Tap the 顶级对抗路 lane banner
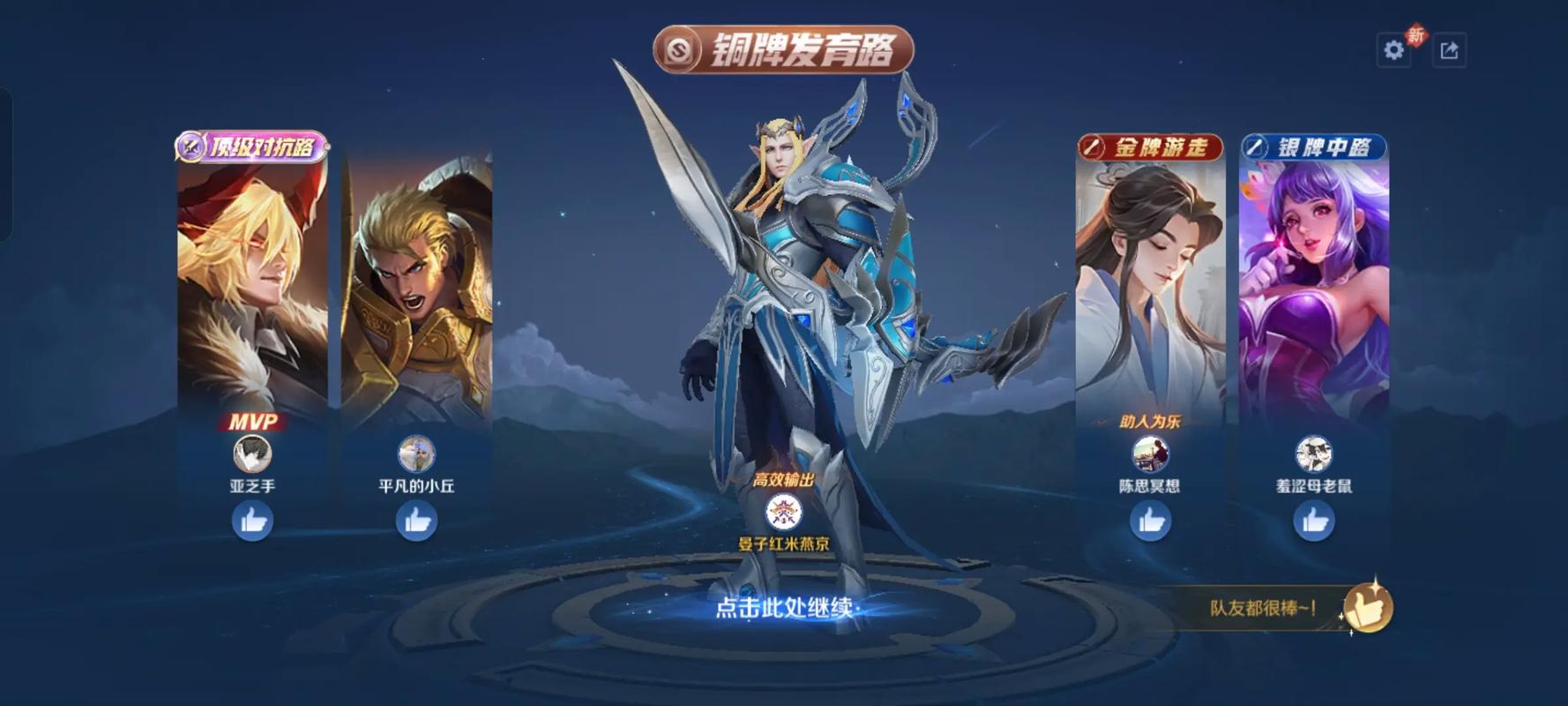 (x=250, y=146)
